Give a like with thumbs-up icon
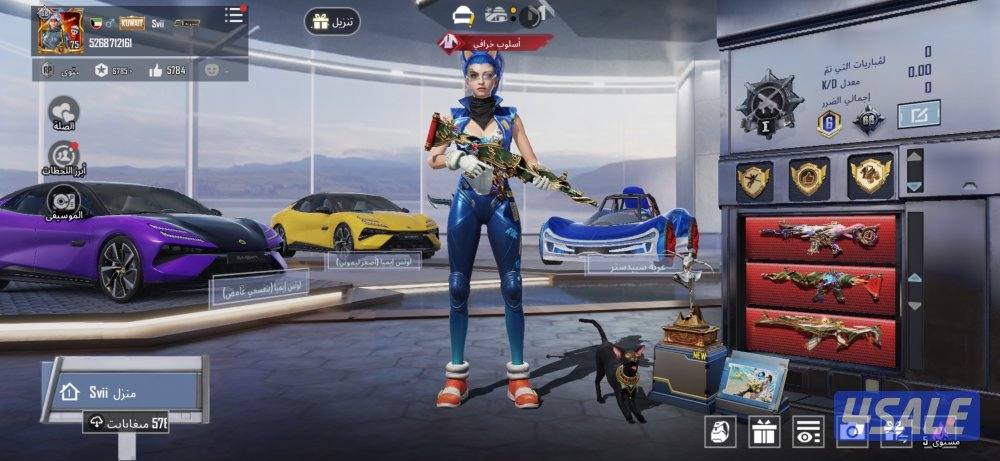 [156, 71]
